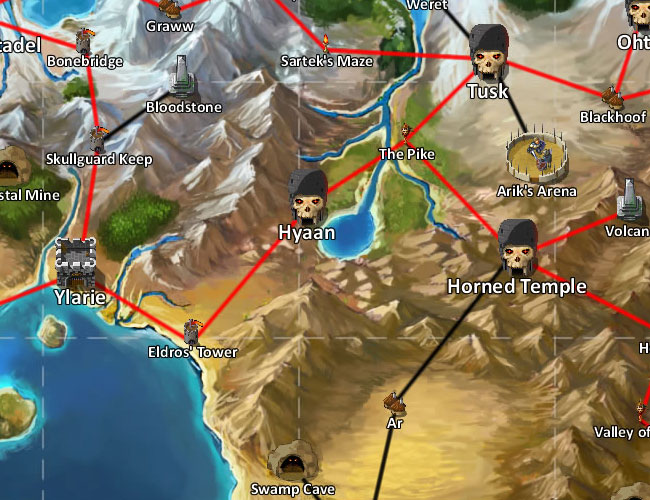Select the Hyaan skull map marker
The width and height of the screenshot is (650, 500).
pyautogui.click(x=307, y=196)
